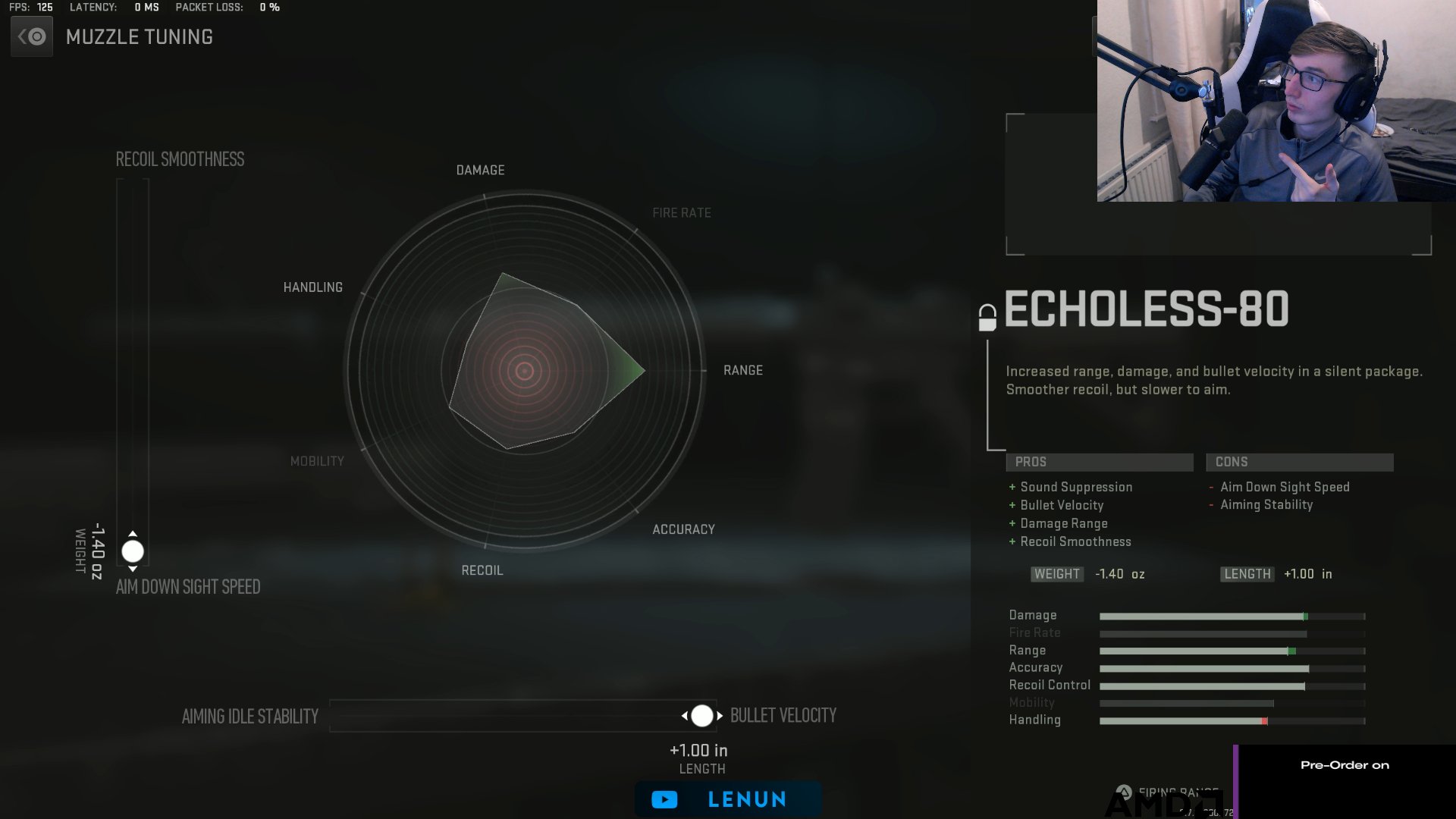This screenshot has width=1456, height=819.
Task: Click the DAMAGE label on the radar chart
Action: point(479,170)
